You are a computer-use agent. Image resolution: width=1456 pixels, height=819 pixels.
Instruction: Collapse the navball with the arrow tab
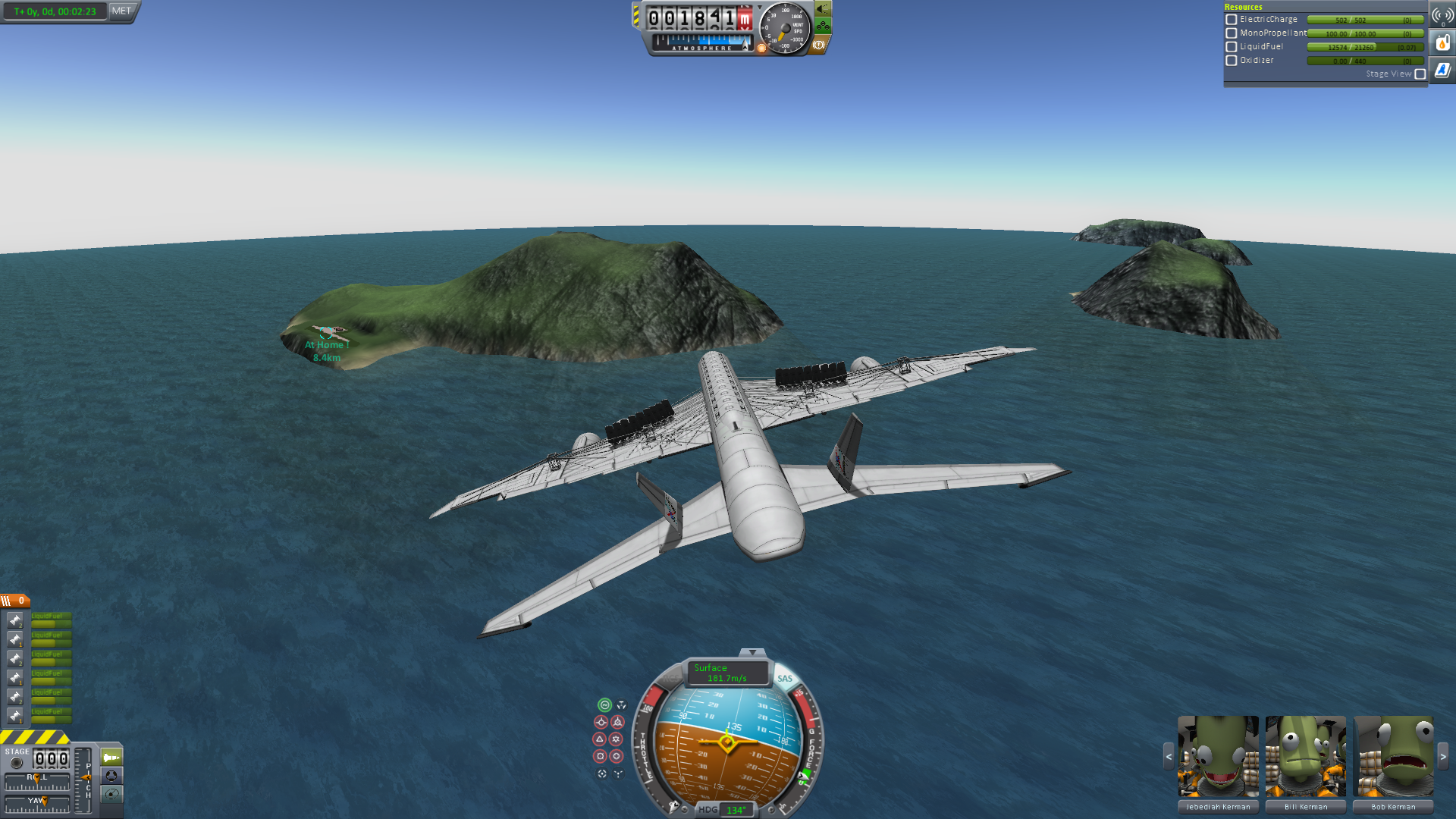(x=752, y=652)
